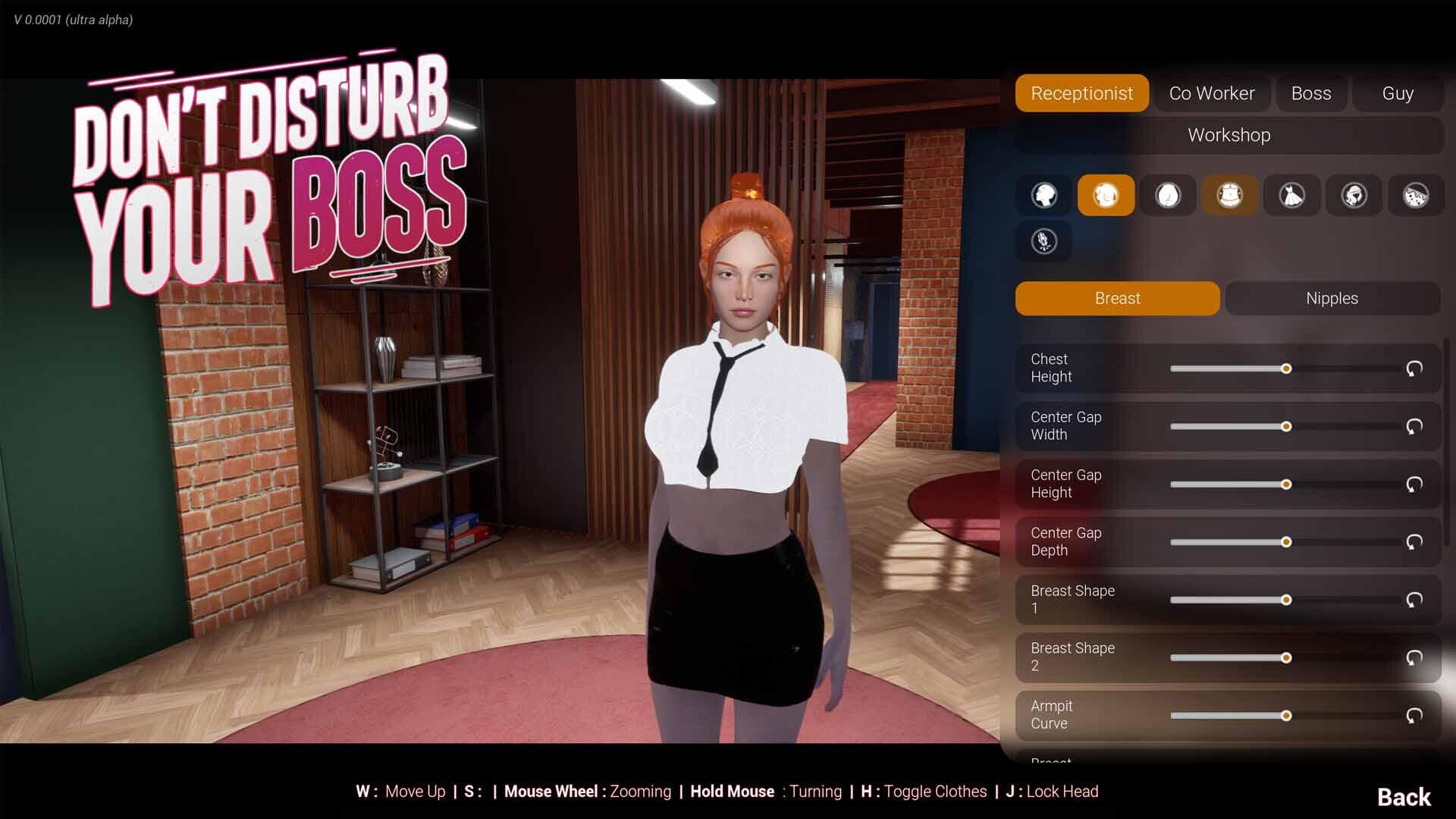Image resolution: width=1456 pixels, height=819 pixels.
Task: Click the Armpit Curve slider
Action: (x=1285, y=716)
